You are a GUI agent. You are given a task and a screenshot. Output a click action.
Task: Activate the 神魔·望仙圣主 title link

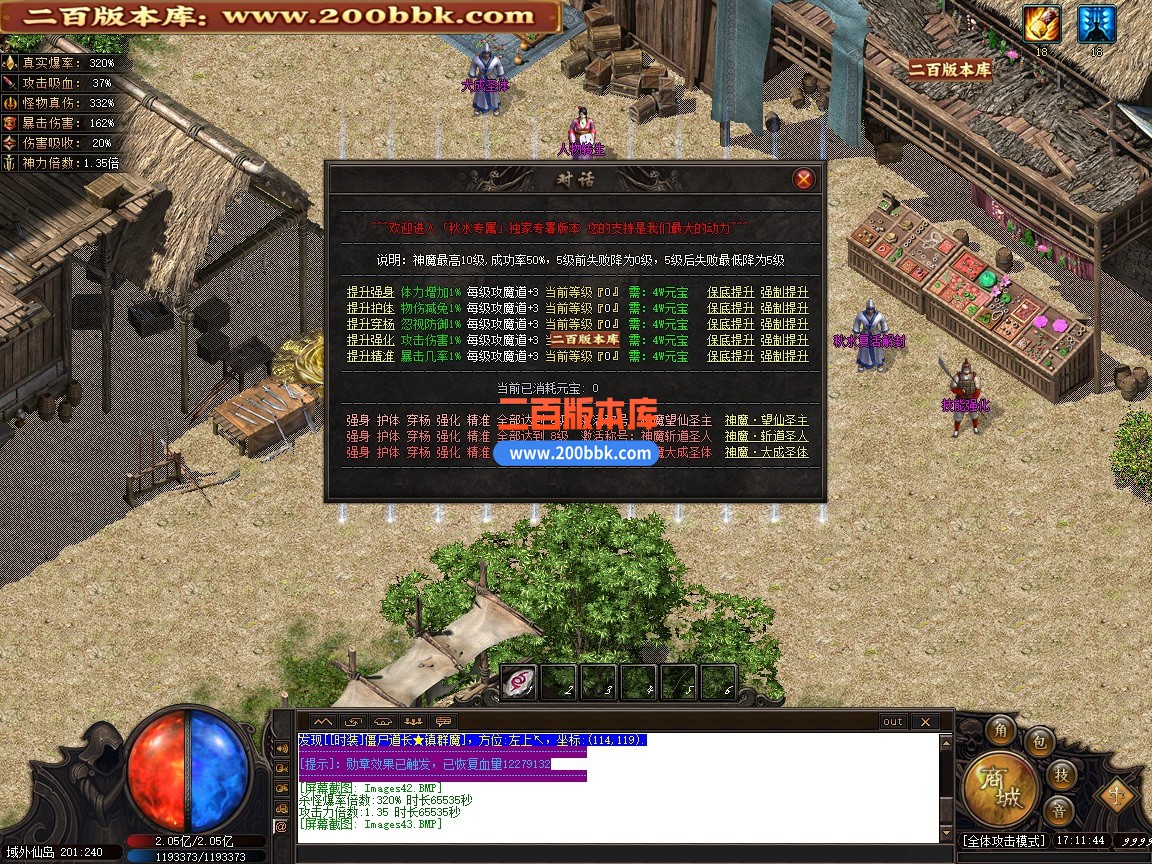pos(766,420)
